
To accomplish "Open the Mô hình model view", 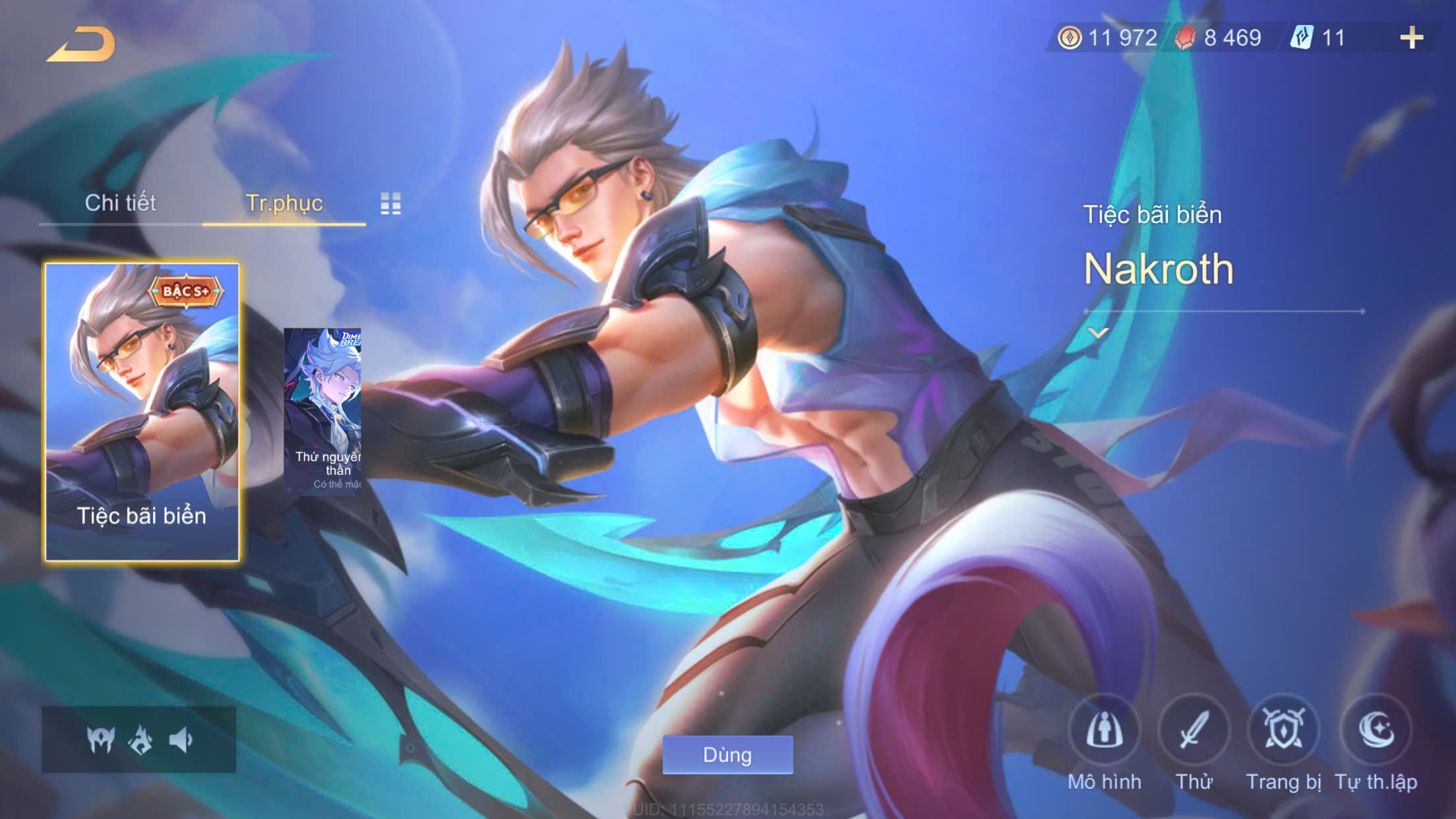I will coord(1104,731).
